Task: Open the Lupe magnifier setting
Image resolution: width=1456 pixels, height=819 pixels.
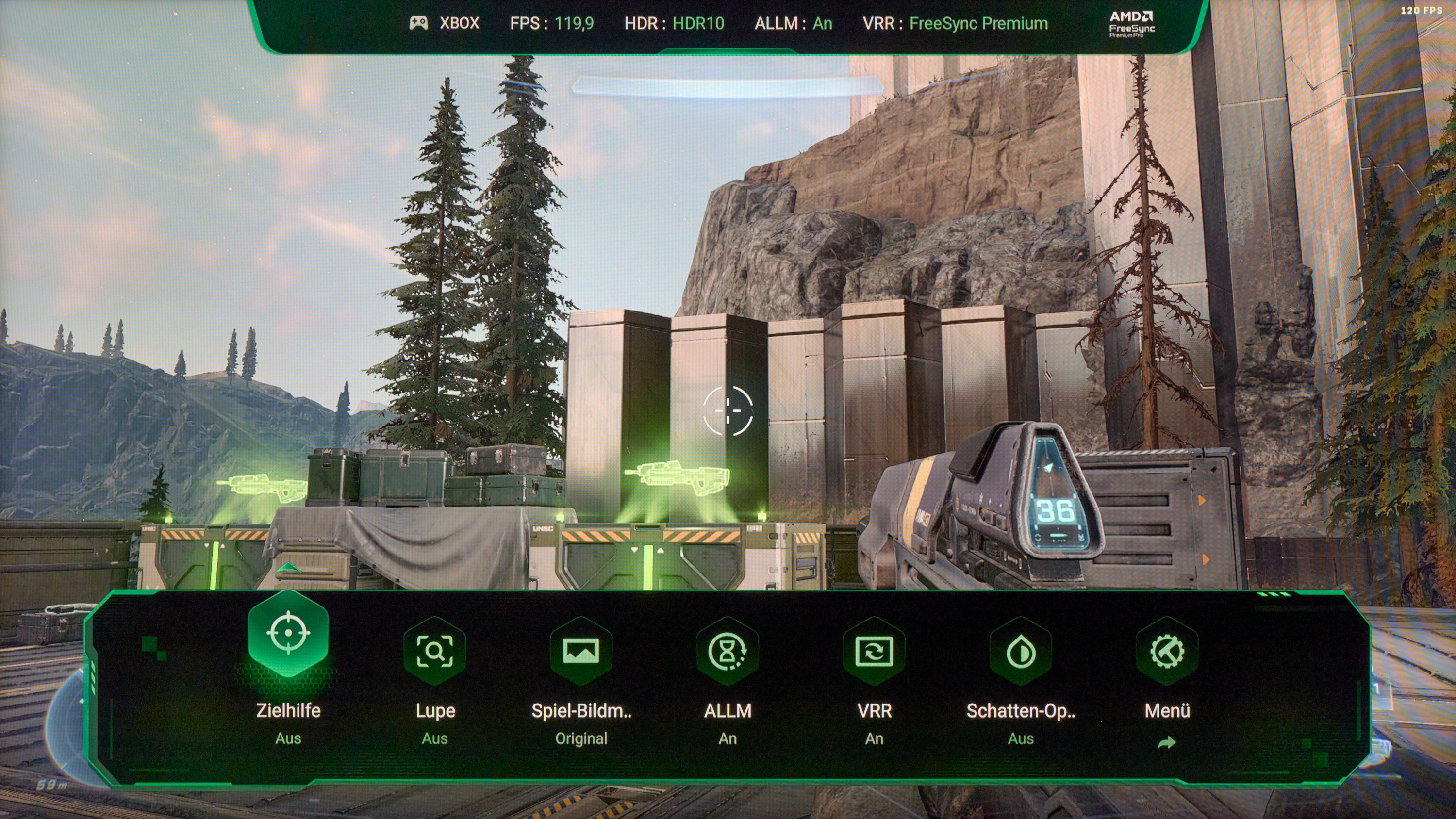Action: click(x=435, y=652)
